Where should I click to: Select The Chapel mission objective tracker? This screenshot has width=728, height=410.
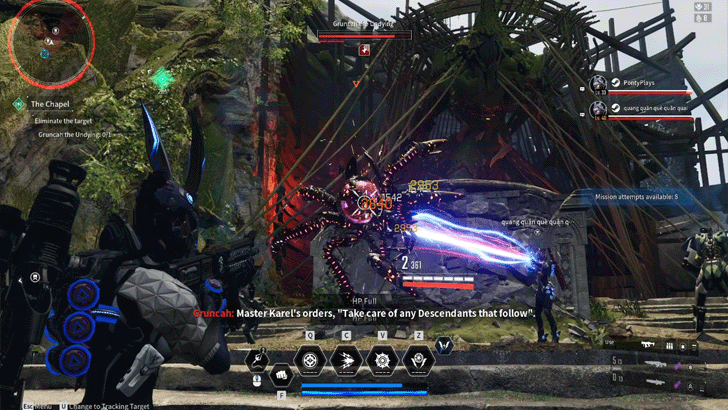pyautogui.click(x=48, y=104)
